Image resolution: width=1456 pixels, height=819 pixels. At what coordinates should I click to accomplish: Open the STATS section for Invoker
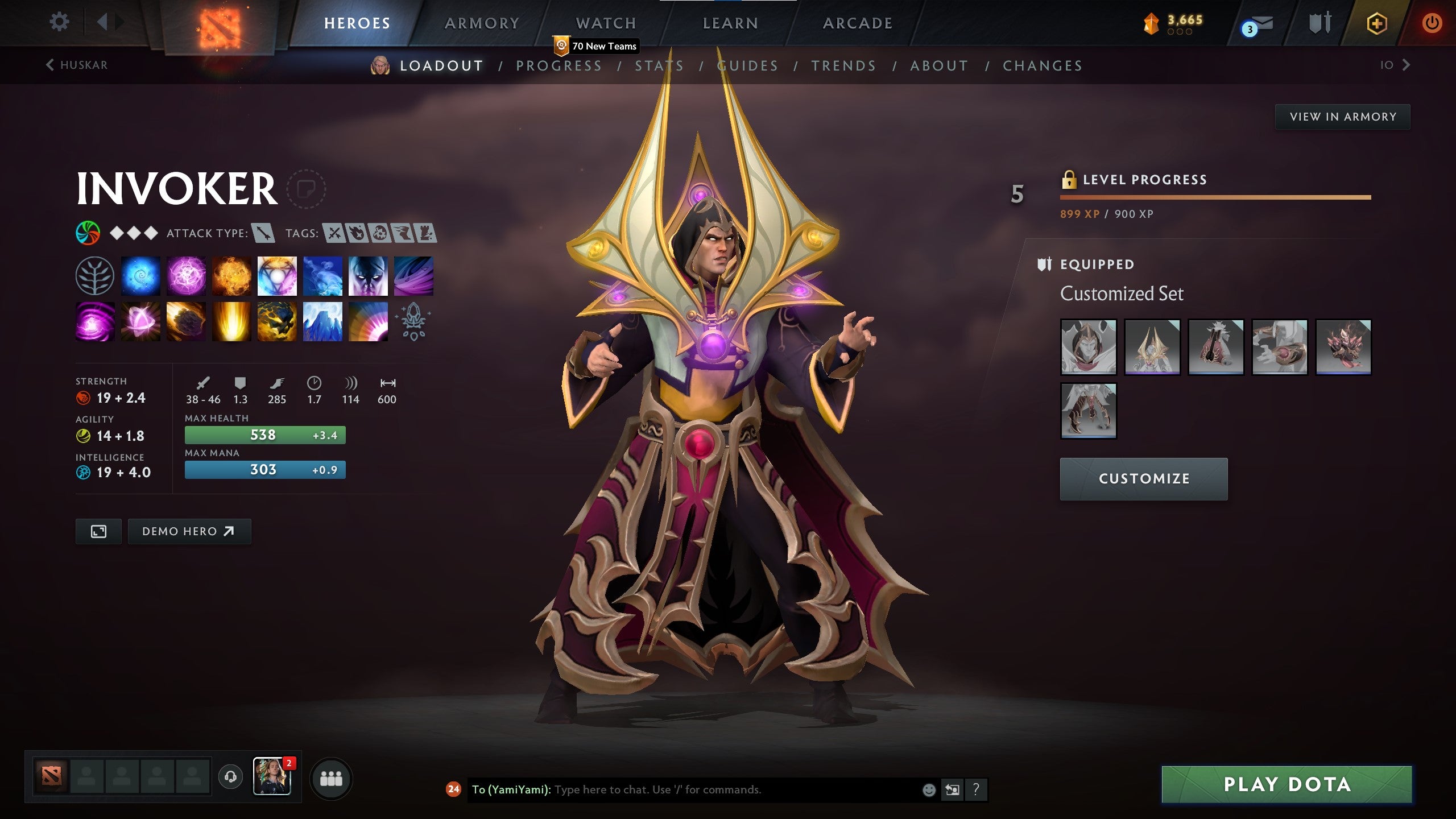(659, 65)
